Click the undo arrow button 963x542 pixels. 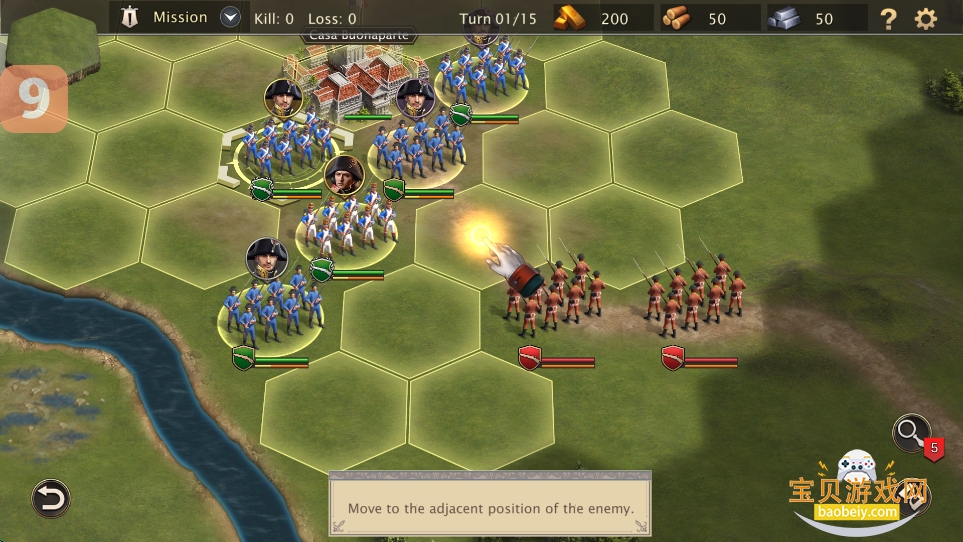pyautogui.click(x=49, y=497)
